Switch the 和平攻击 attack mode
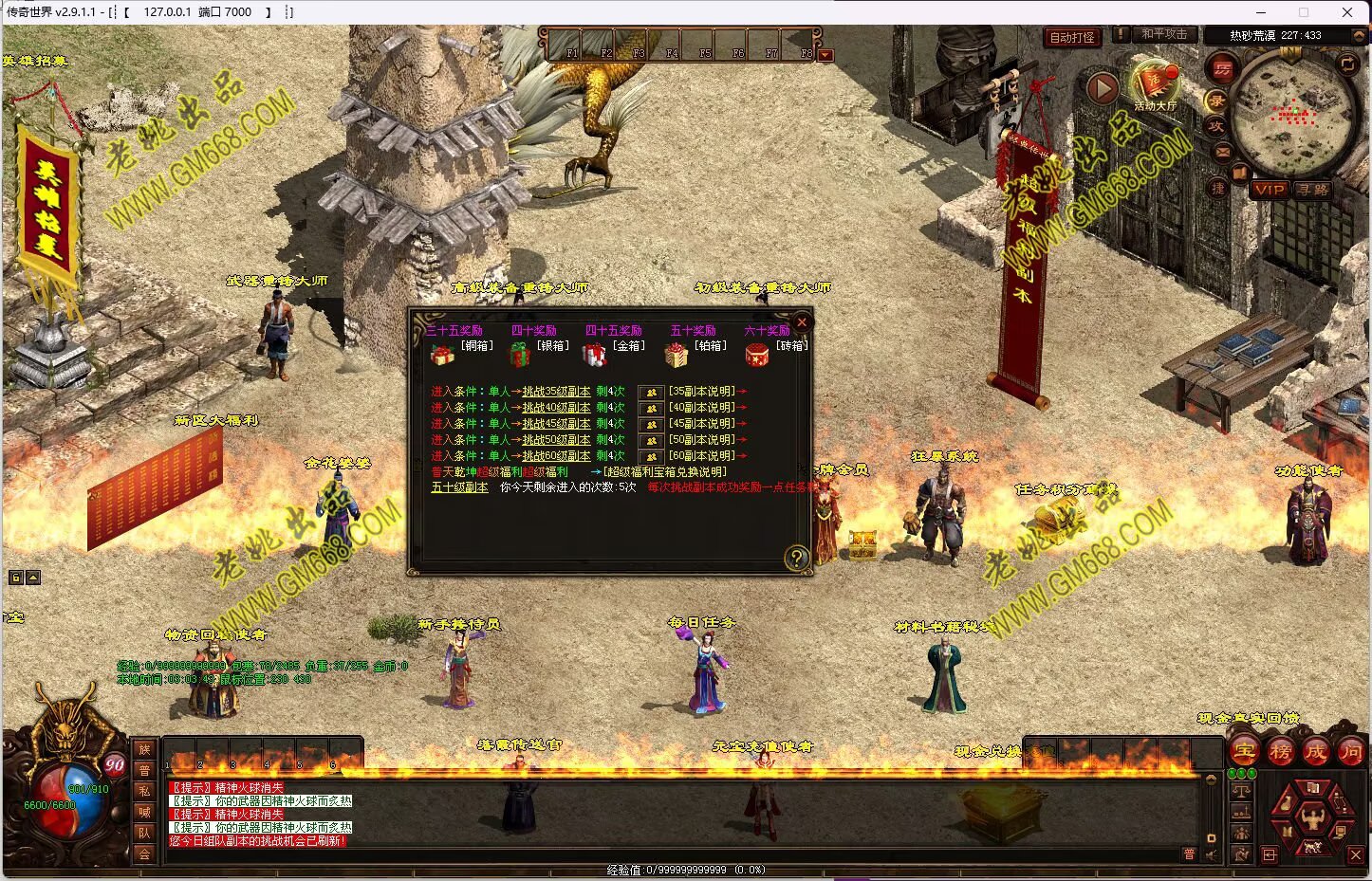The width and height of the screenshot is (1372, 881). [x=1163, y=34]
